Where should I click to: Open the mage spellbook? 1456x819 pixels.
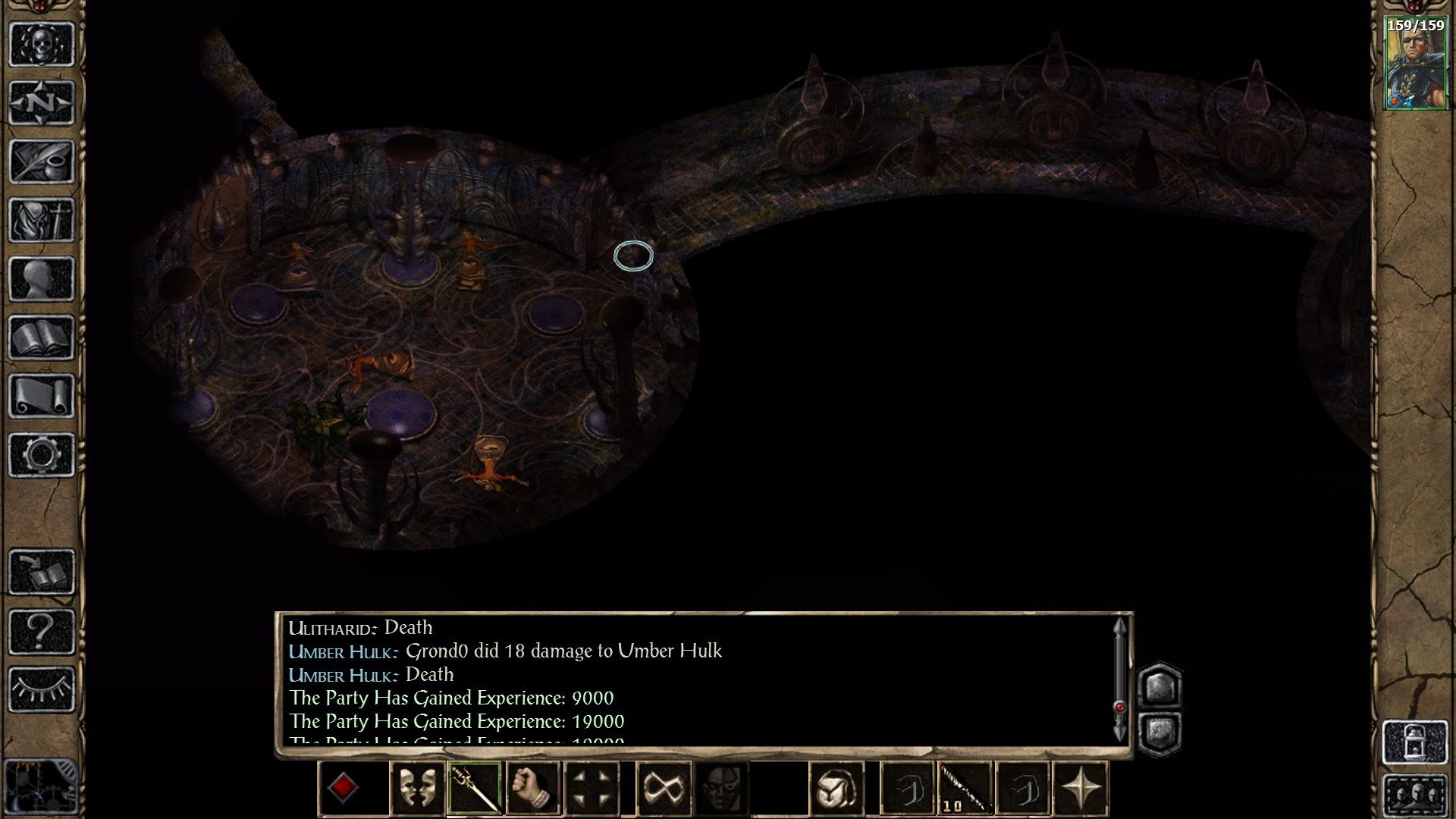tap(42, 337)
